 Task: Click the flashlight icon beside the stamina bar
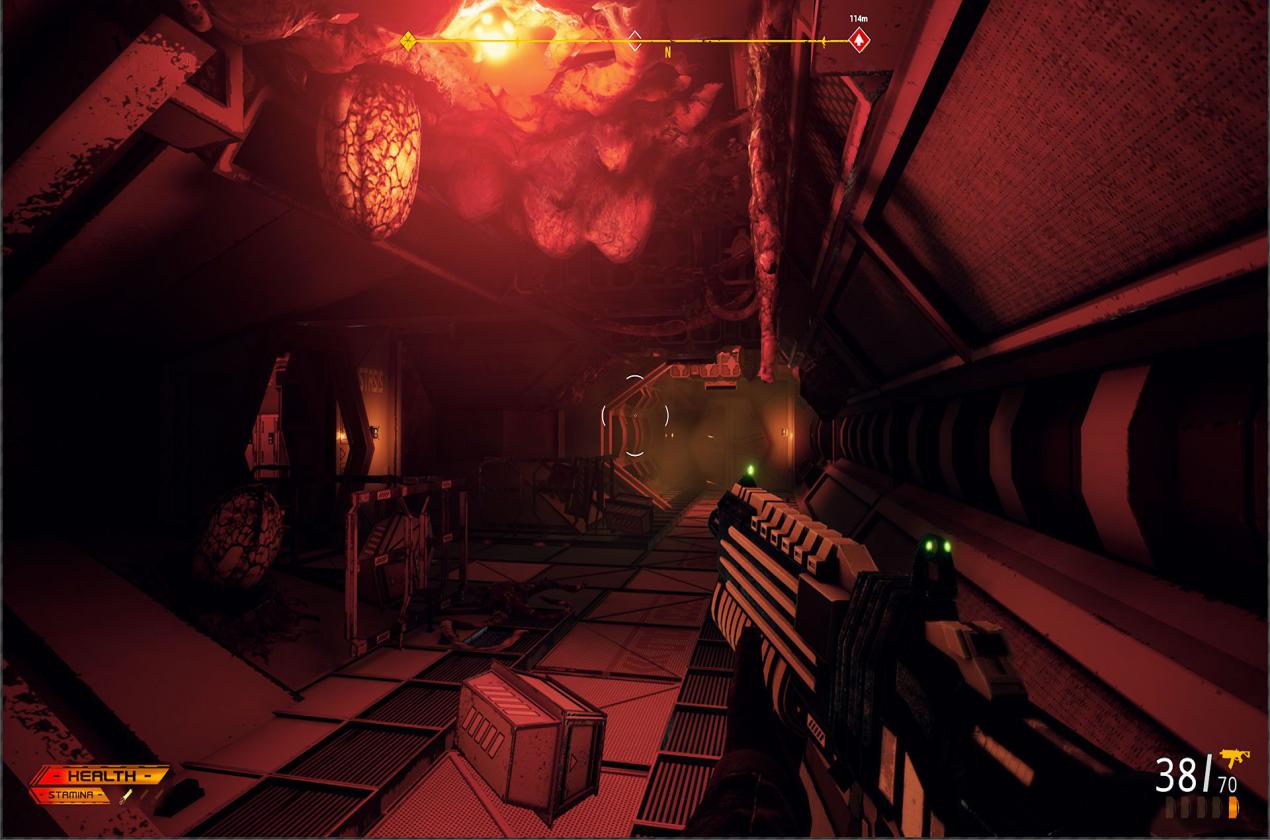tap(127, 797)
